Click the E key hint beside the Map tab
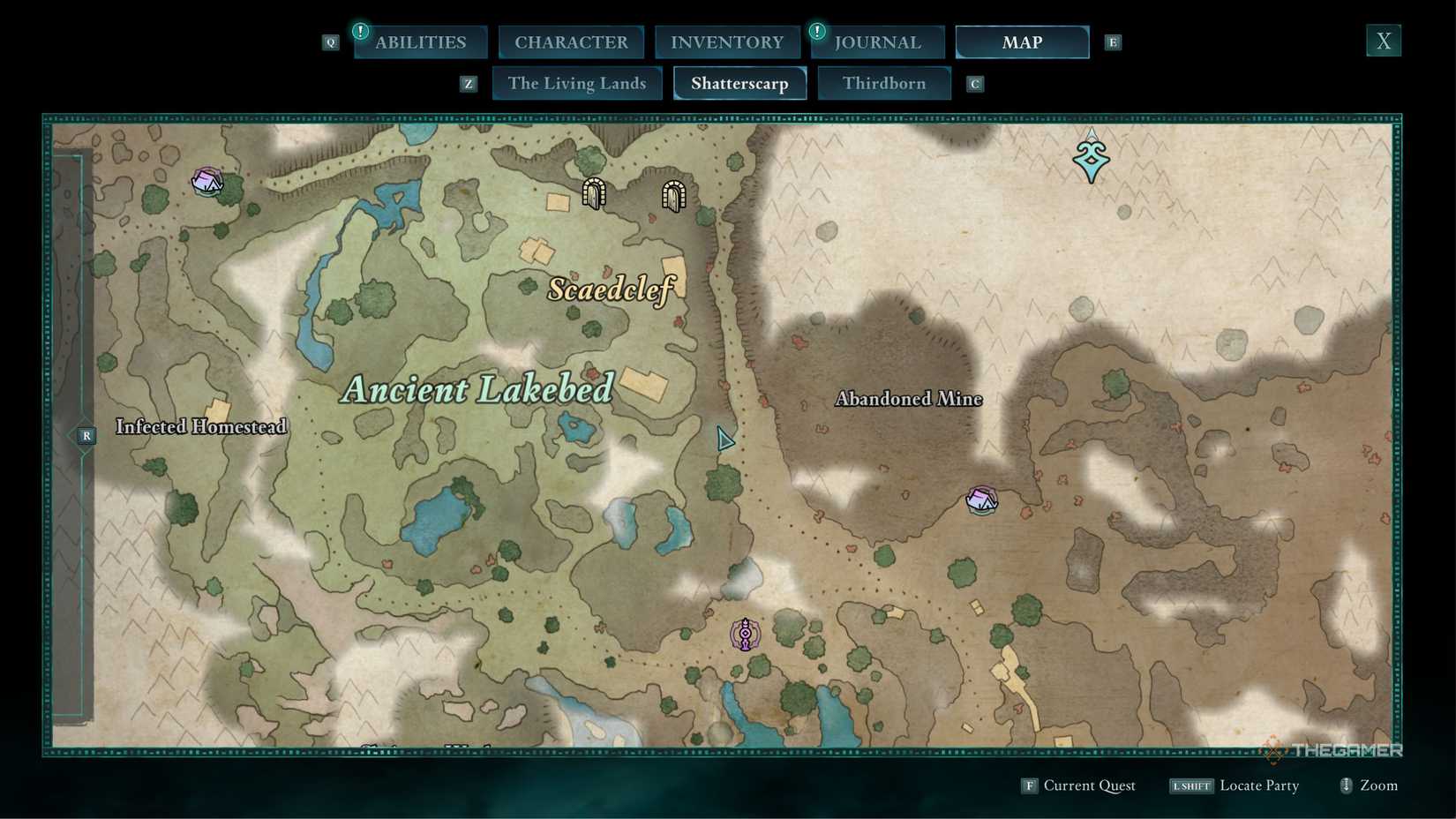The image size is (1456, 819). (1113, 41)
